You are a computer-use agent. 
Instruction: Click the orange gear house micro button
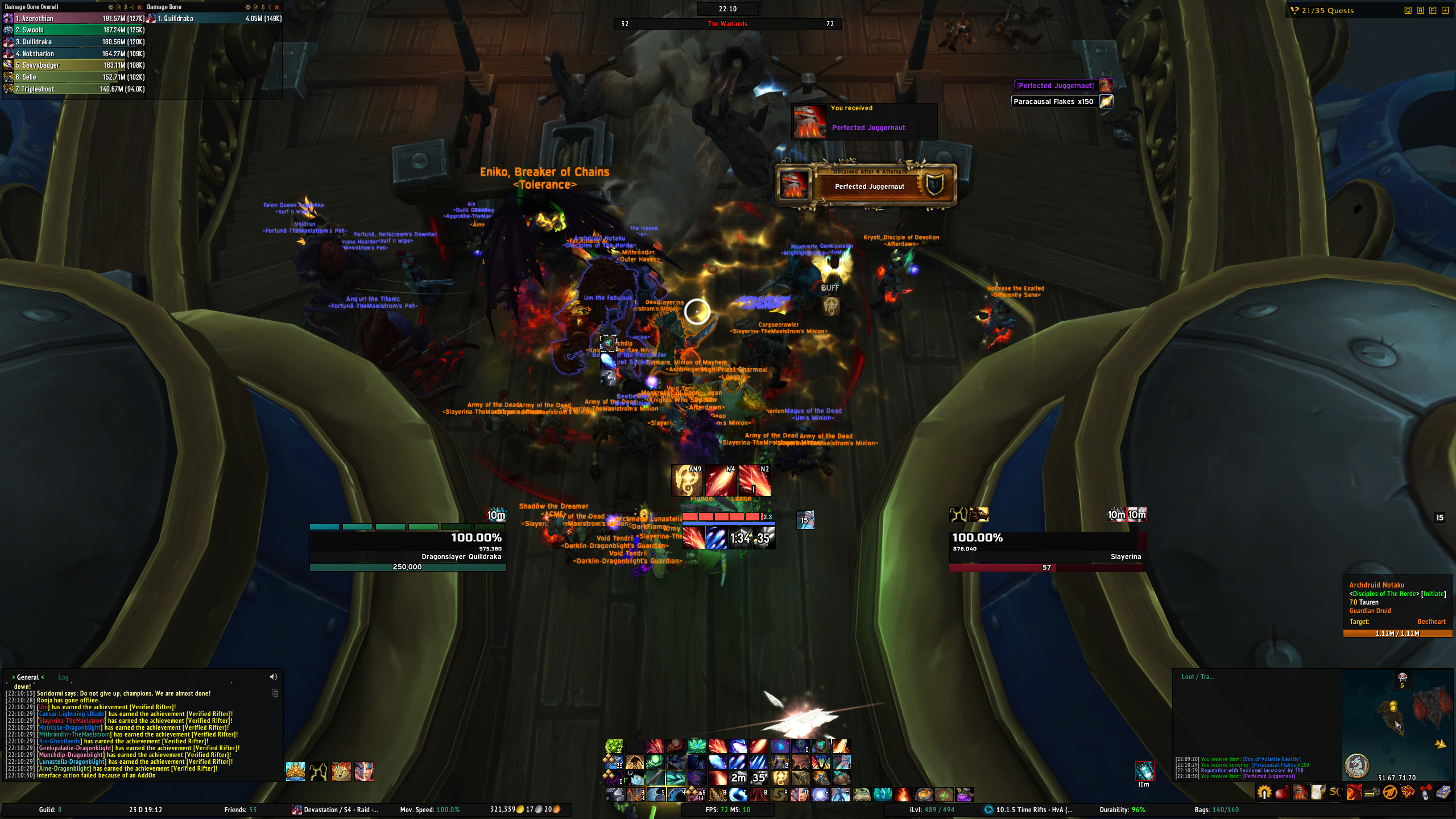point(1264,792)
